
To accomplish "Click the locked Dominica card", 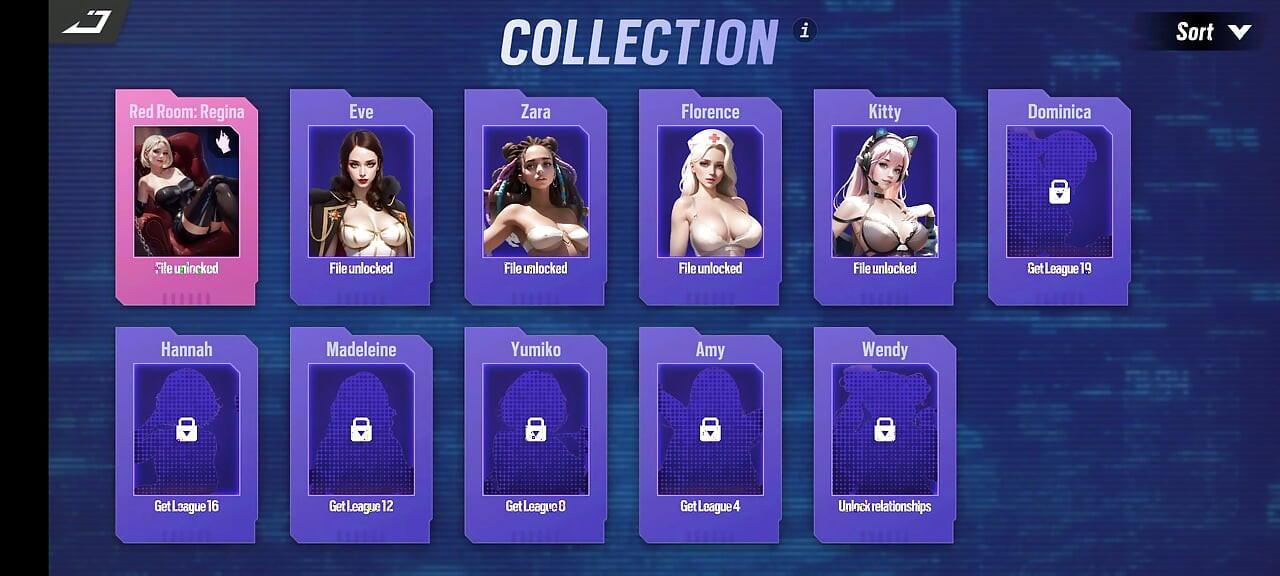I will pyautogui.click(x=1059, y=196).
